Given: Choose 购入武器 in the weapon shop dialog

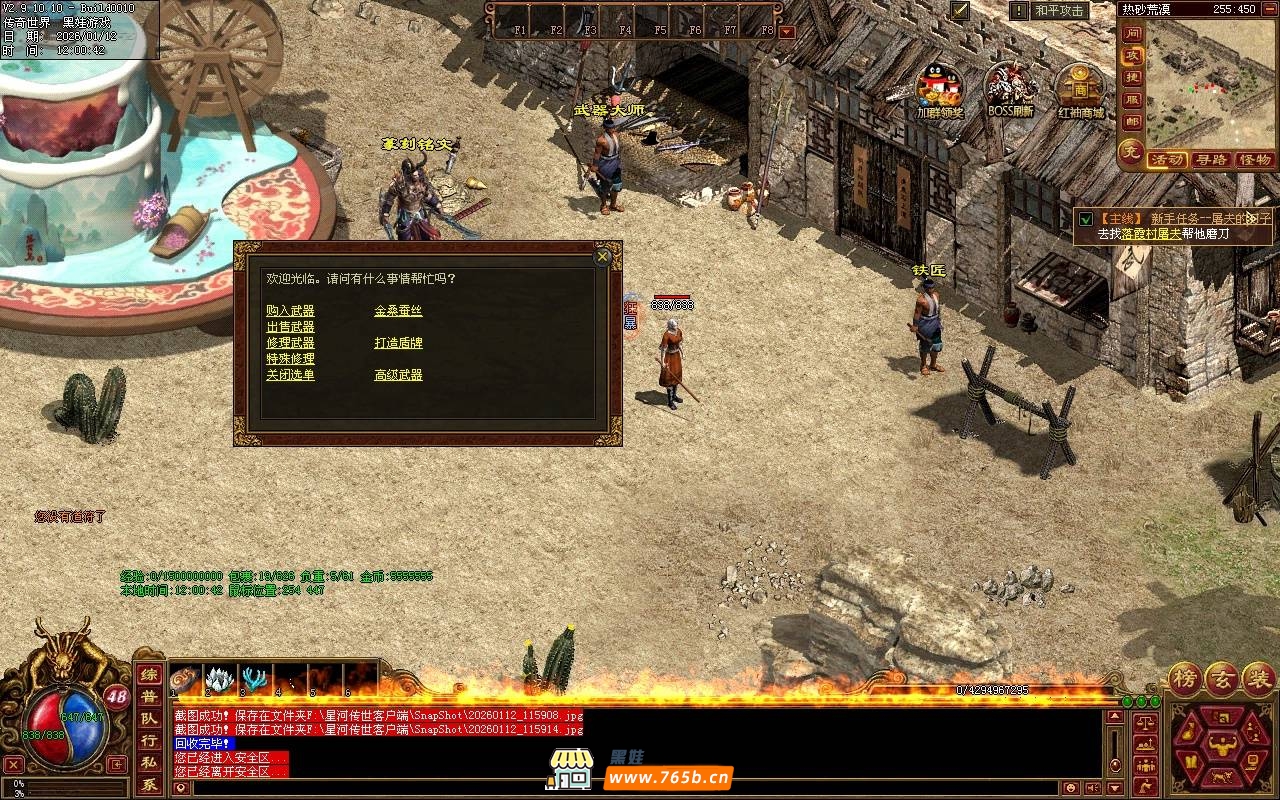Looking at the screenshot, I should tap(290, 311).
